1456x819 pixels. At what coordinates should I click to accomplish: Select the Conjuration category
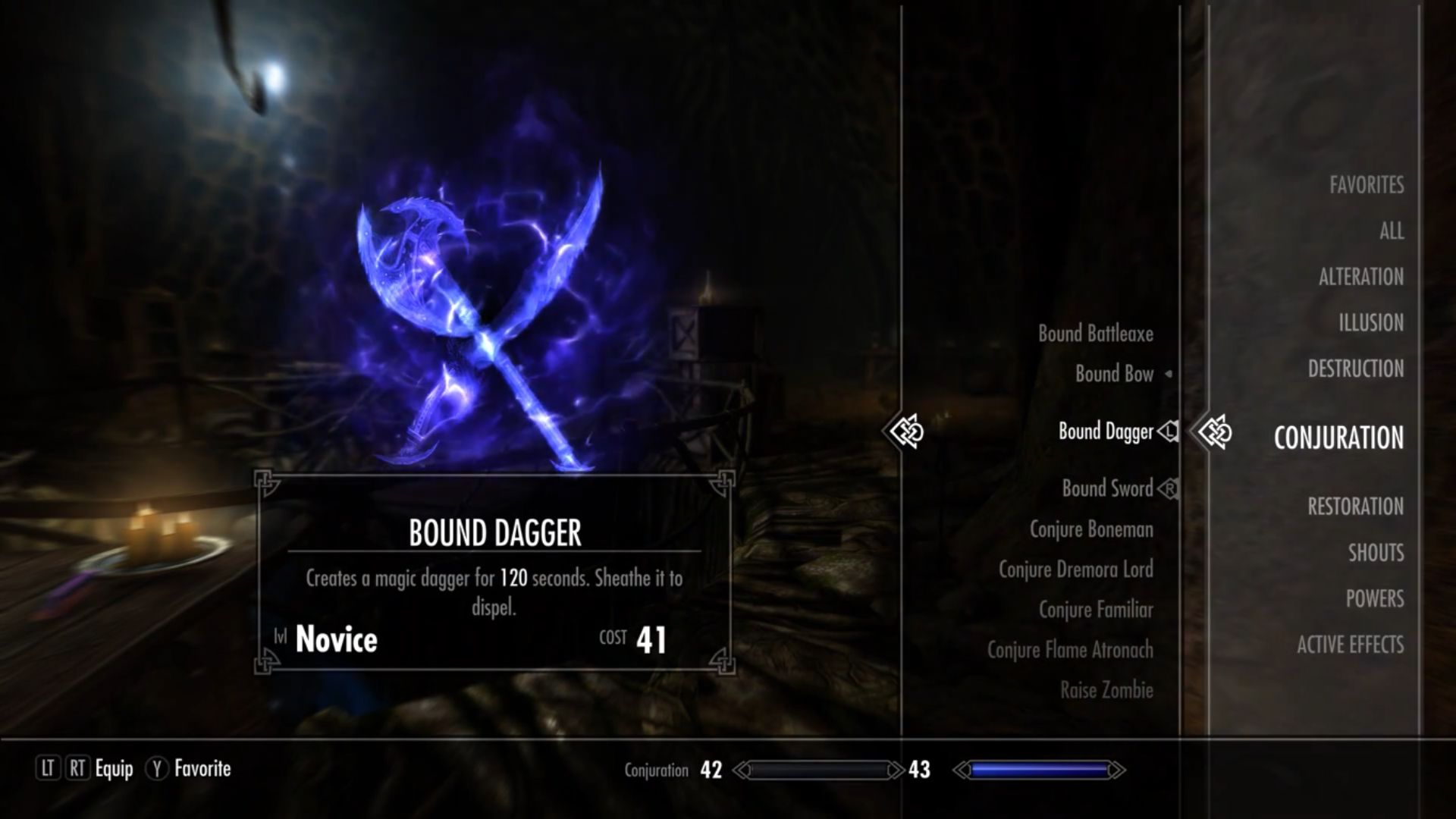1338,438
